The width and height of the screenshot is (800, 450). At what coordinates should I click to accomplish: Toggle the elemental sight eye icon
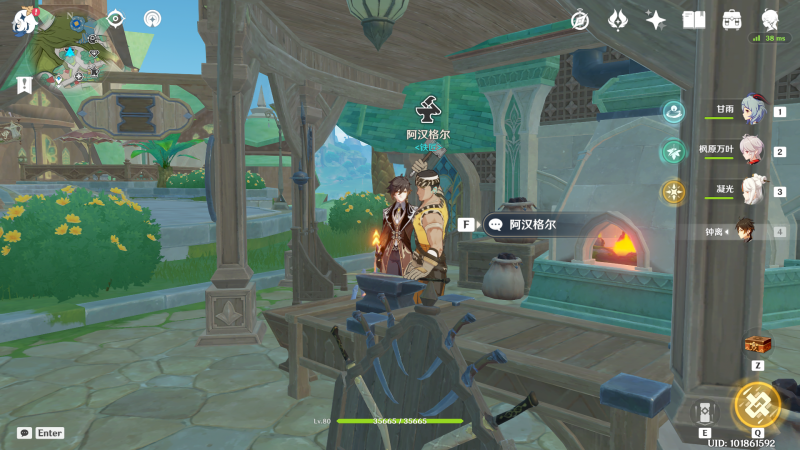(x=115, y=18)
